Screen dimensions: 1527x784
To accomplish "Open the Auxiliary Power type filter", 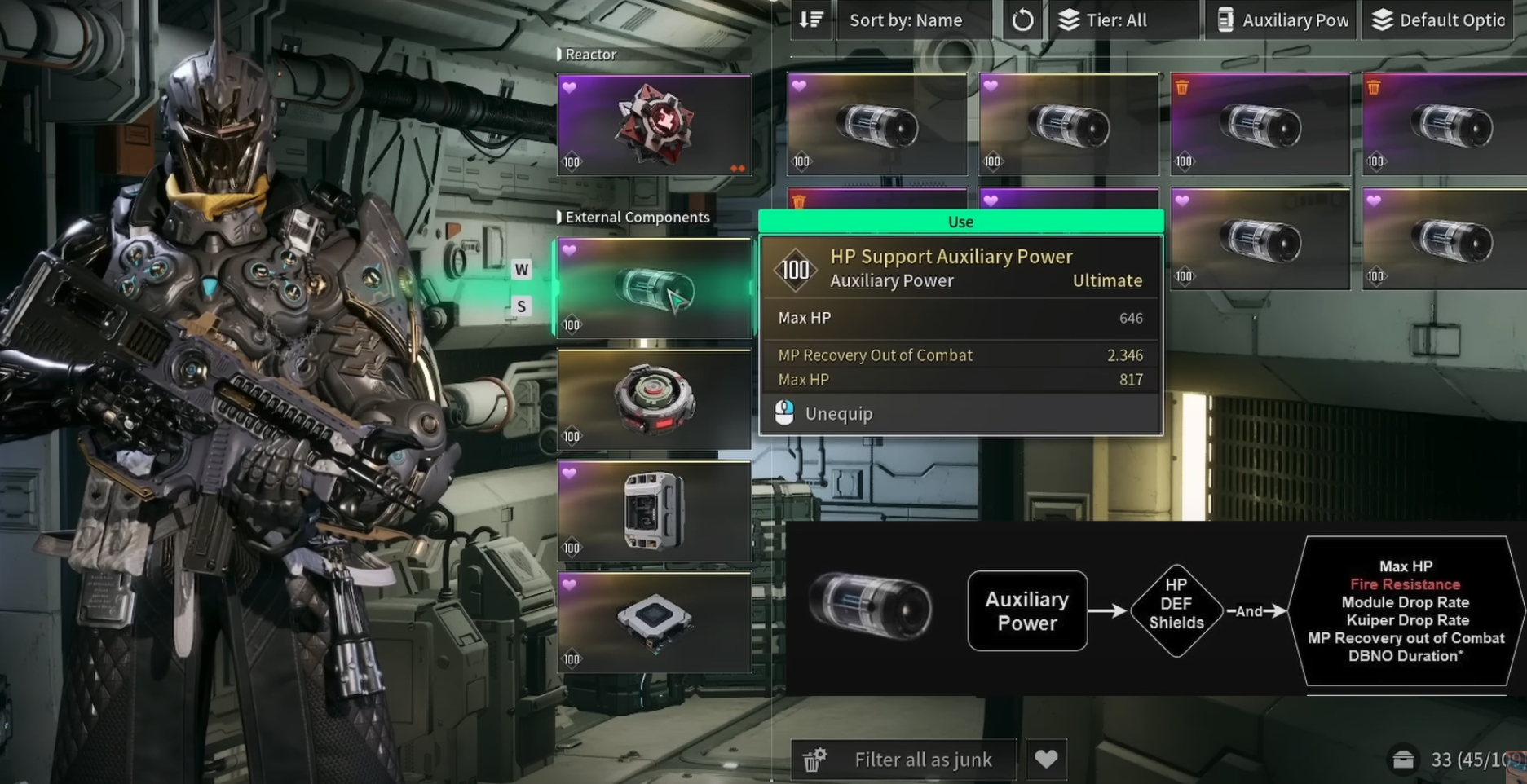I will point(1281,20).
